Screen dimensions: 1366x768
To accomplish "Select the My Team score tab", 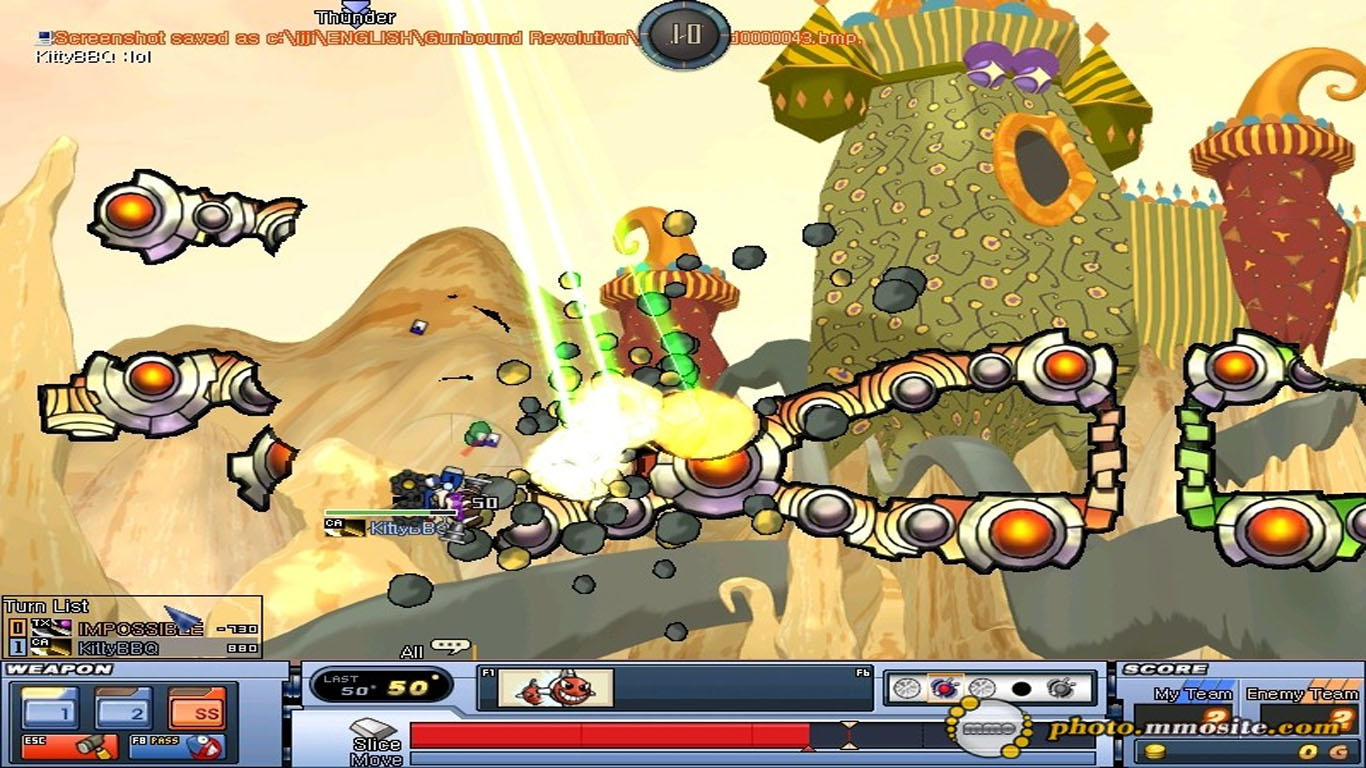I will (1193, 693).
